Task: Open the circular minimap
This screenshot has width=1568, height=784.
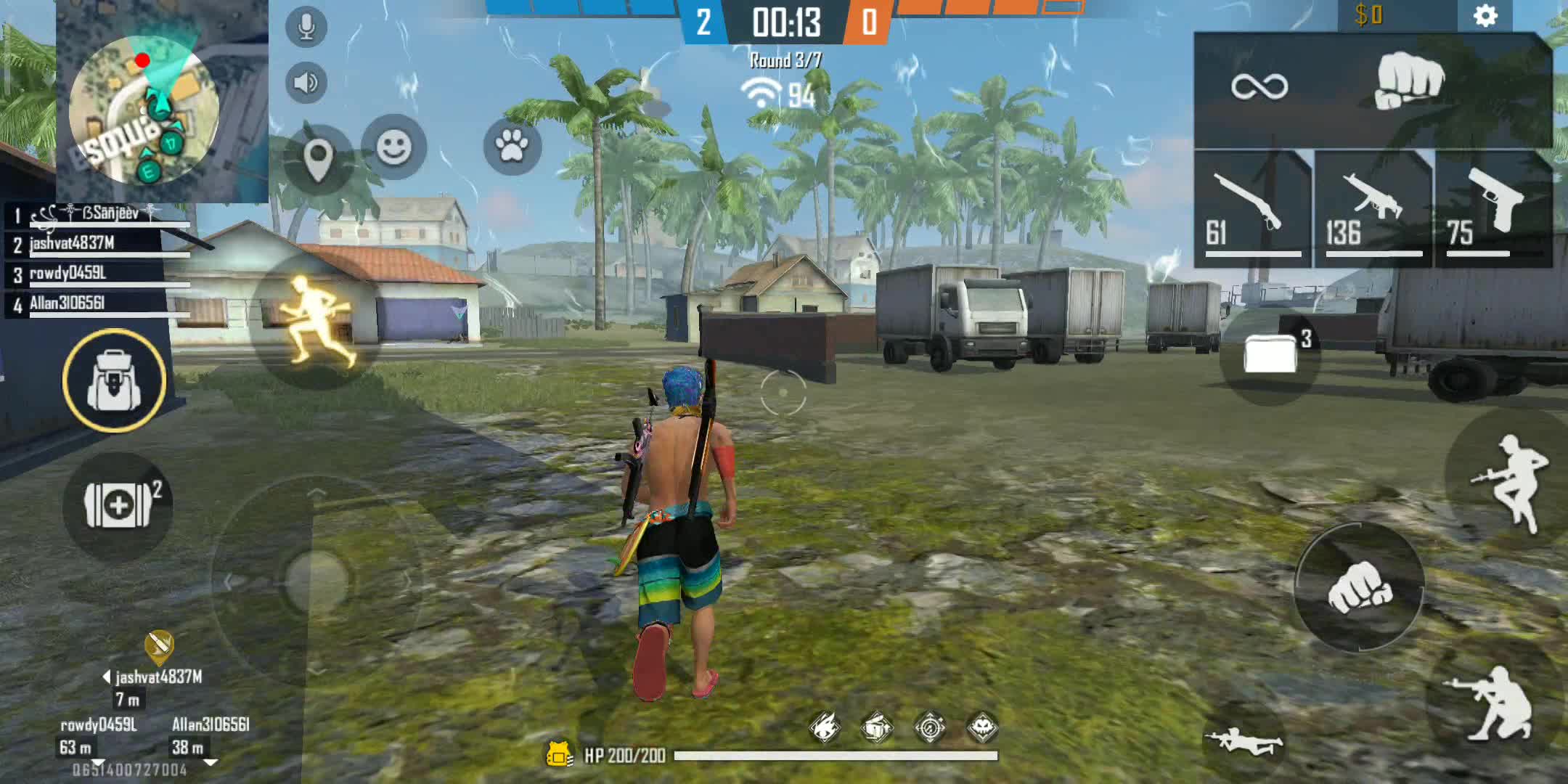Action: pyautogui.click(x=143, y=110)
